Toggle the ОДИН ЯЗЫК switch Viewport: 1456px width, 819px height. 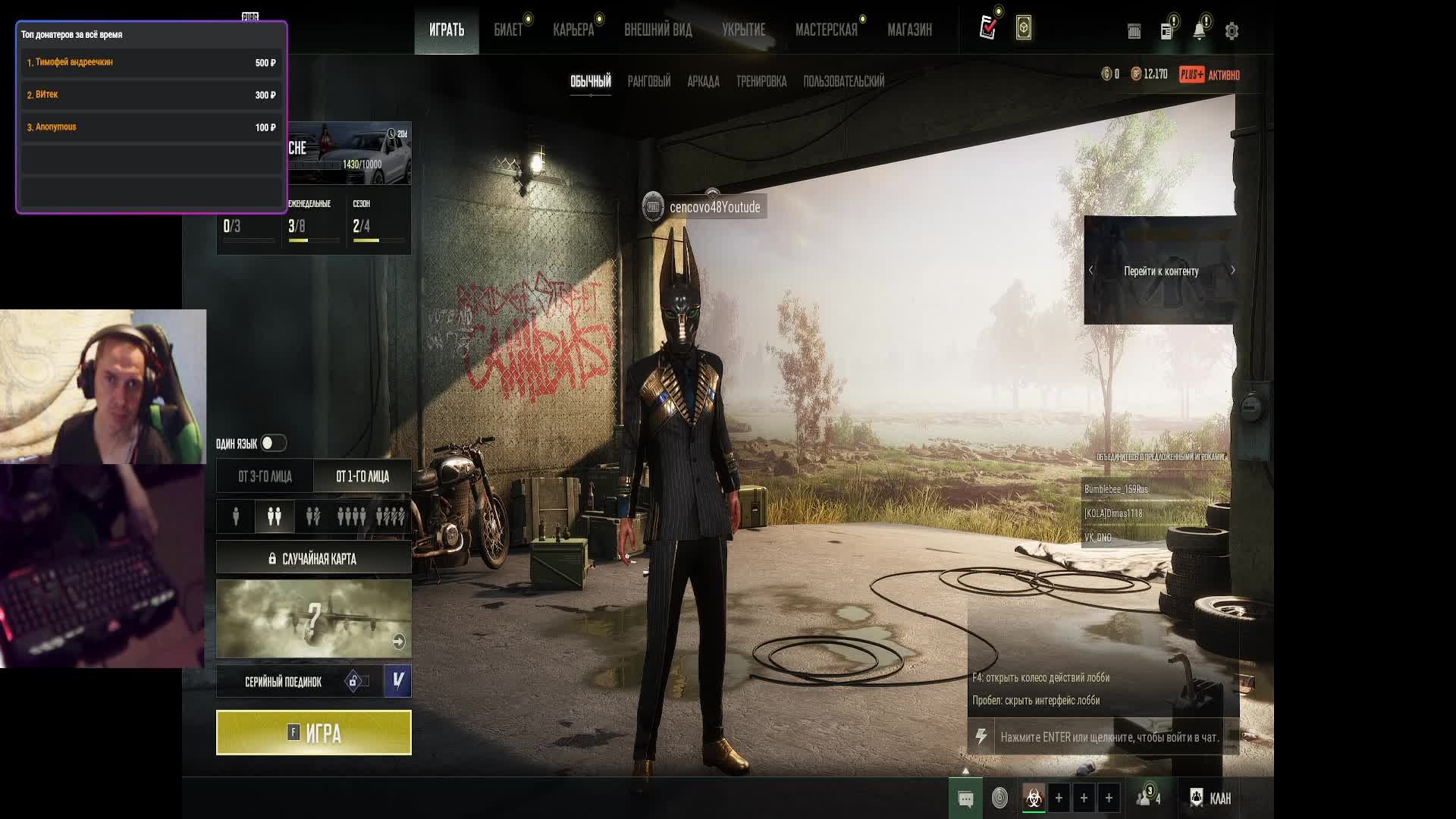tap(273, 443)
